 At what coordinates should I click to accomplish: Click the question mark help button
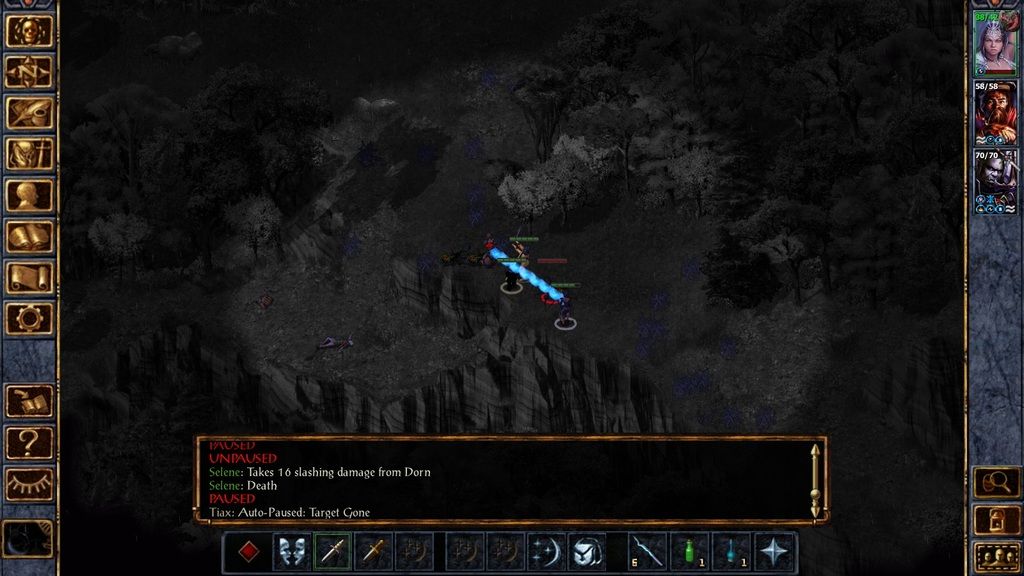[x=29, y=442]
